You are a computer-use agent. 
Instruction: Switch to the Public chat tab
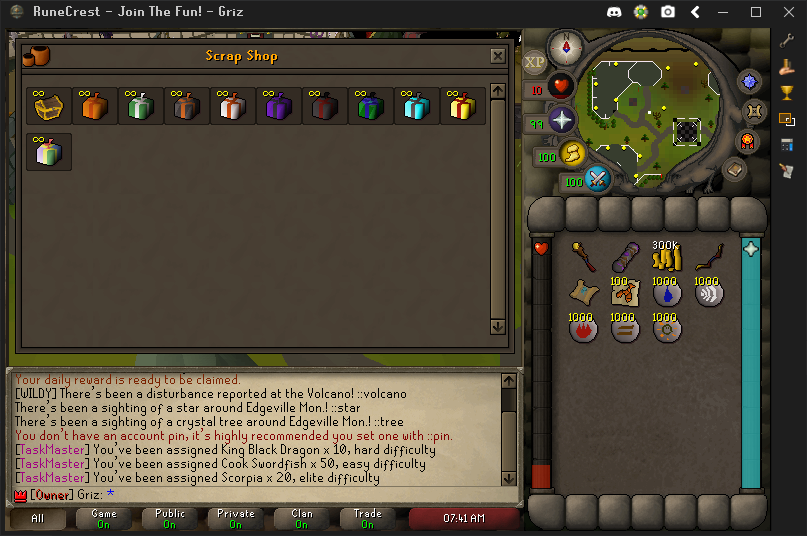coord(170,518)
